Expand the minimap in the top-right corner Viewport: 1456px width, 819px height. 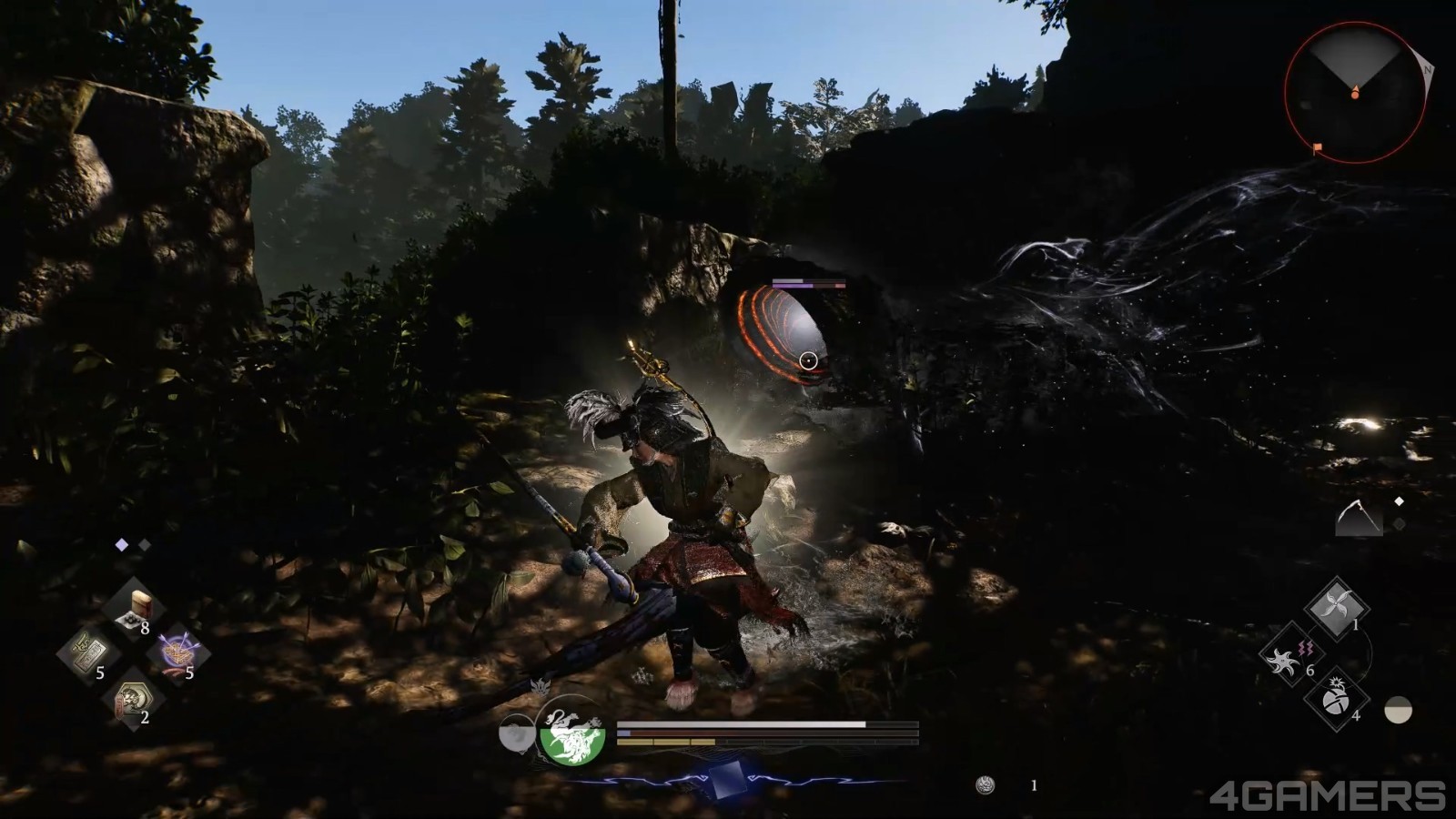click(1356, 96)
